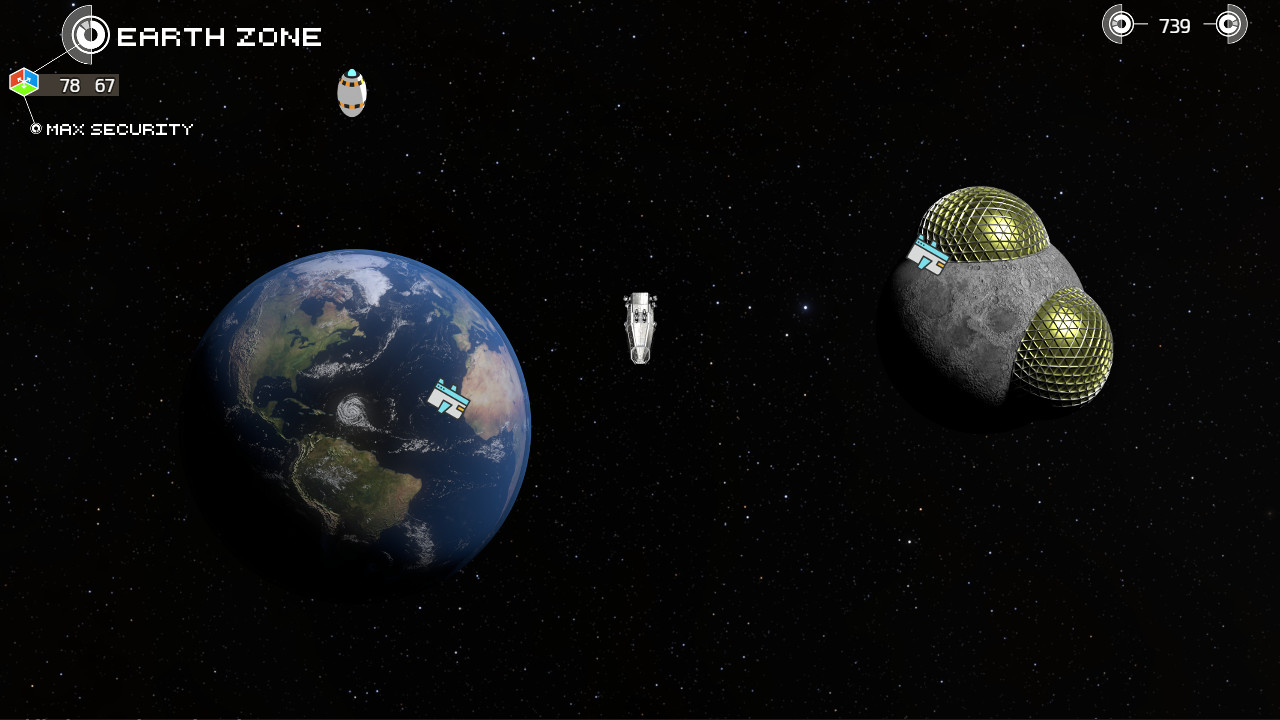The image size is (1280, 720).
Task: Select the colored faction cube icon
Action: tap(24, 82)
